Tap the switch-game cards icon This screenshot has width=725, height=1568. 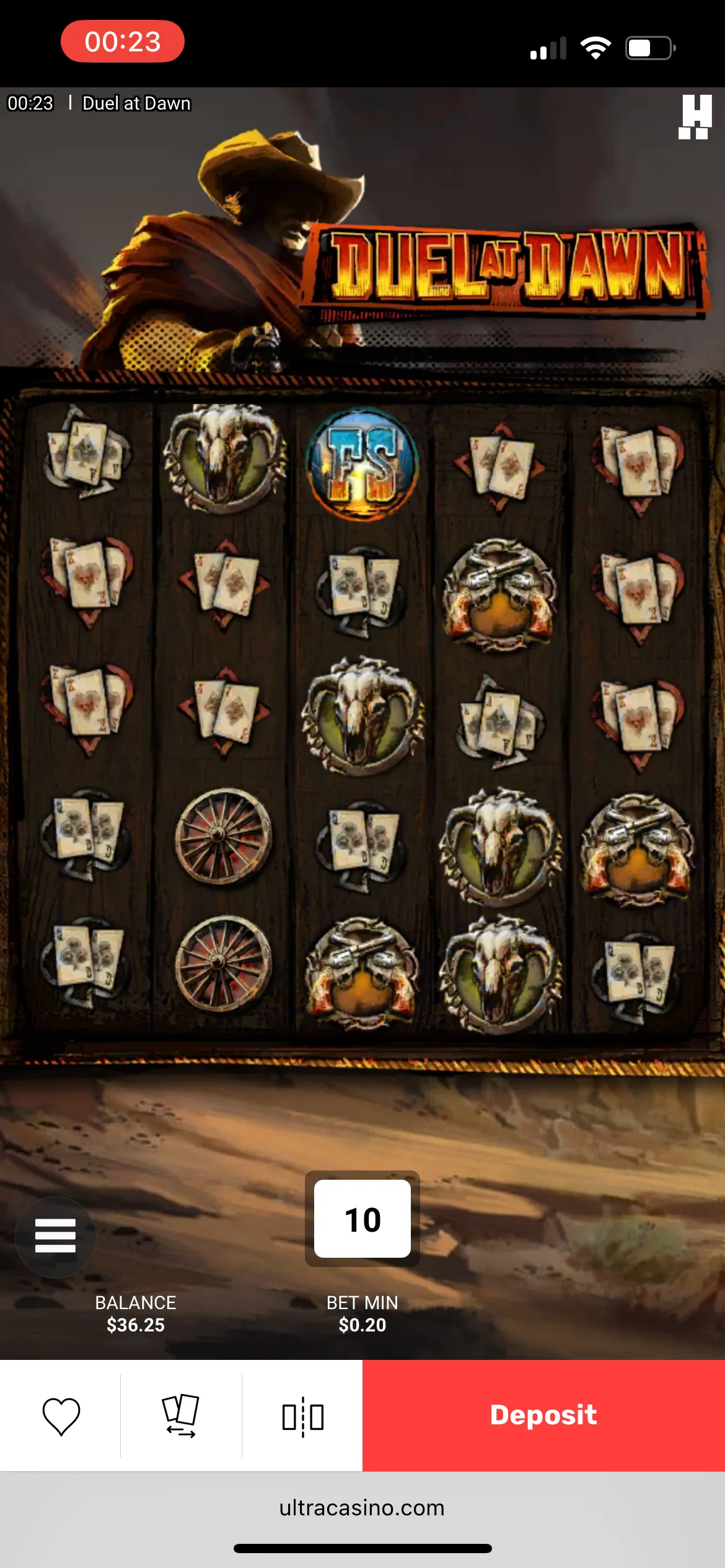[x=180, y=1416]
